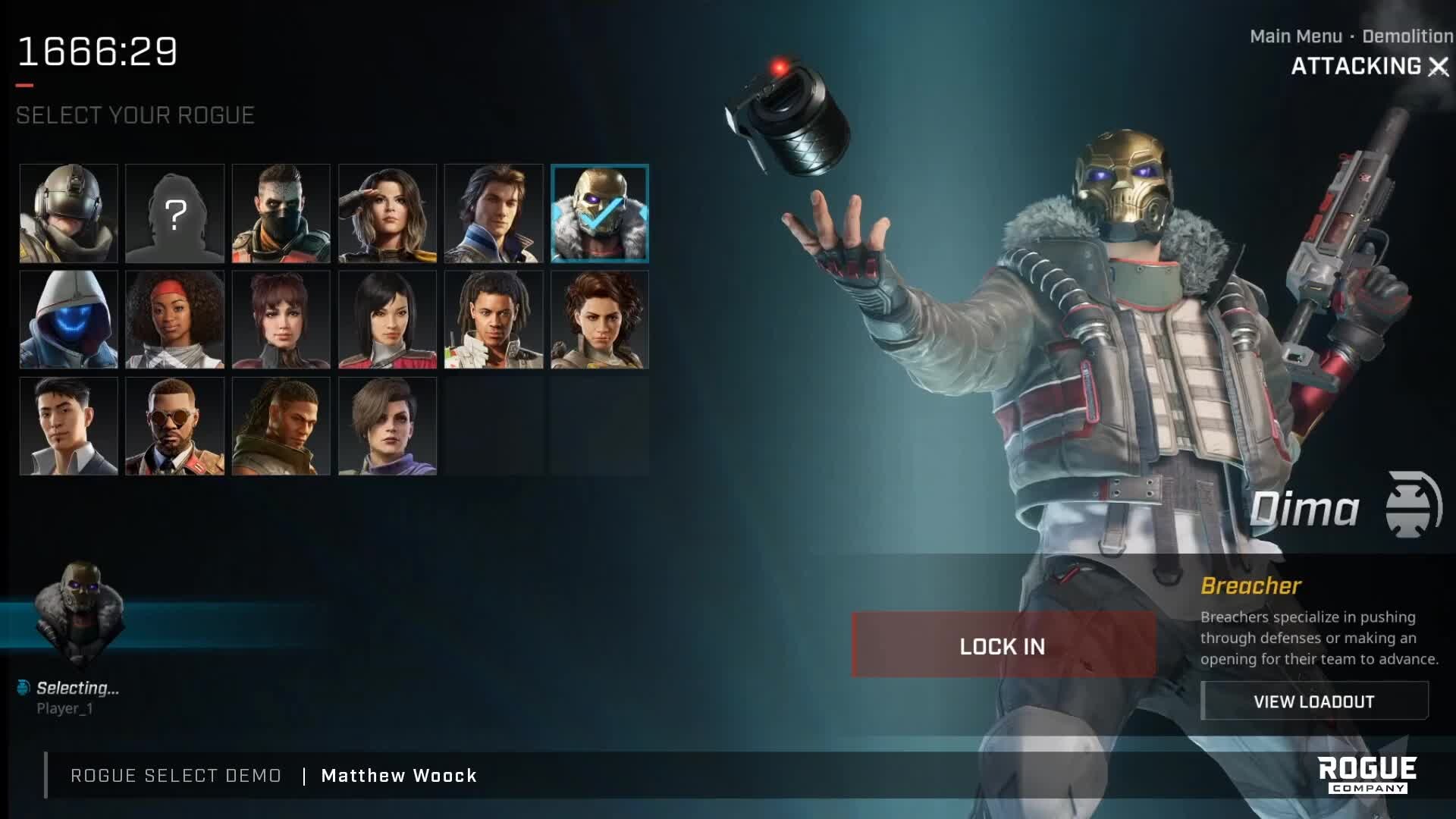Choose the curly brown-haired woman in tan gear

coord(600,320)
